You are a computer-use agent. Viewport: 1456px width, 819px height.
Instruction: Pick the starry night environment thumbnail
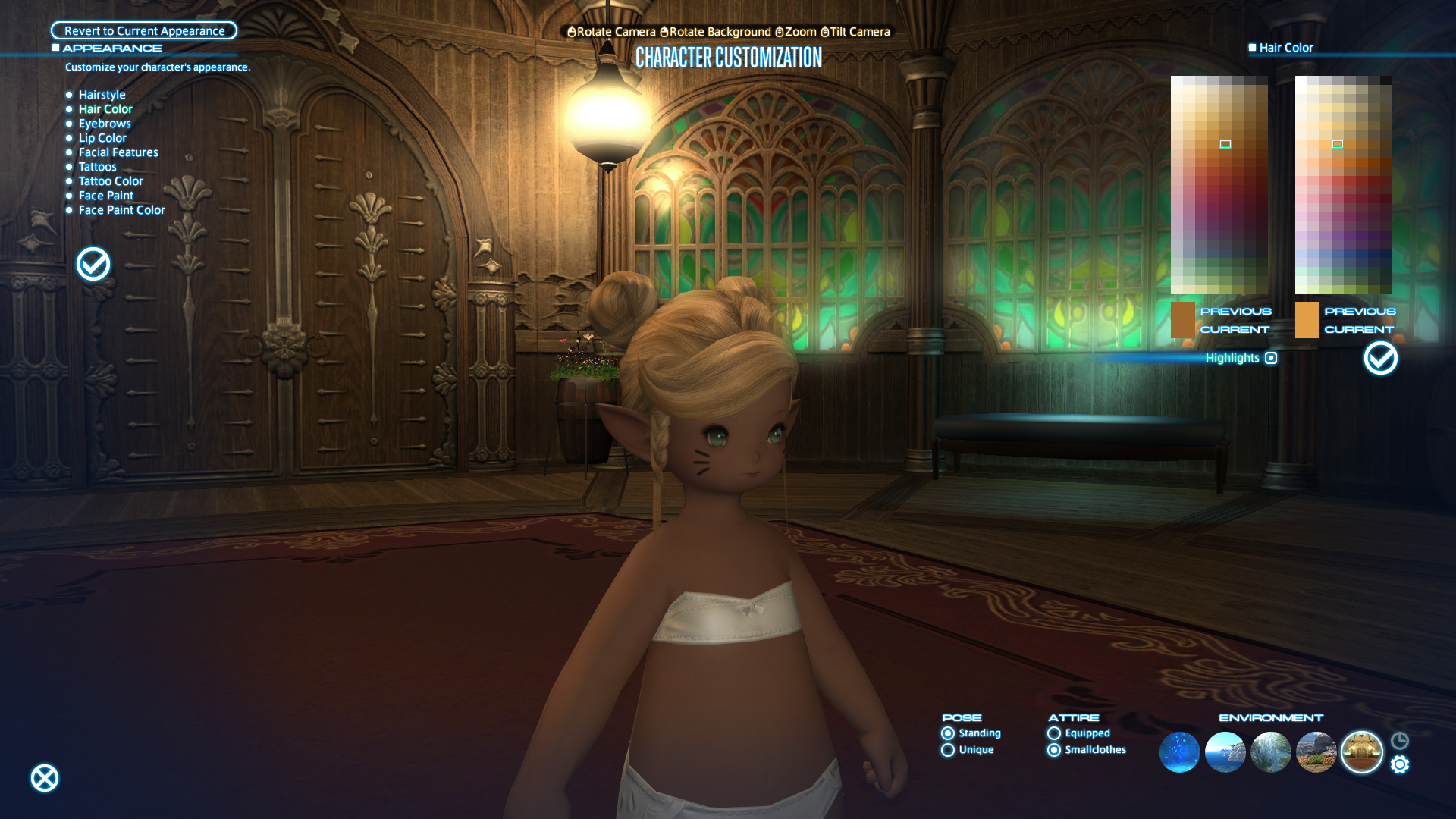click(x=1179, y=752)
